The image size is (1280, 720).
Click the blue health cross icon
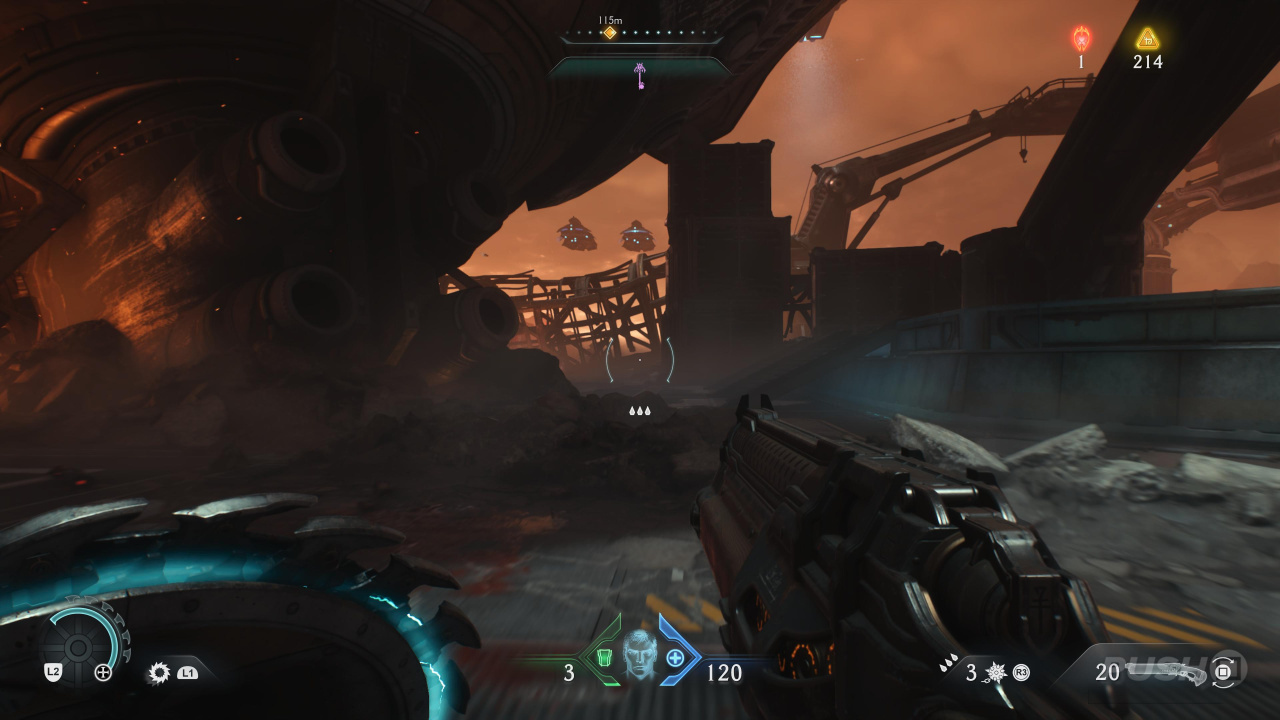[x=675, y=658]
